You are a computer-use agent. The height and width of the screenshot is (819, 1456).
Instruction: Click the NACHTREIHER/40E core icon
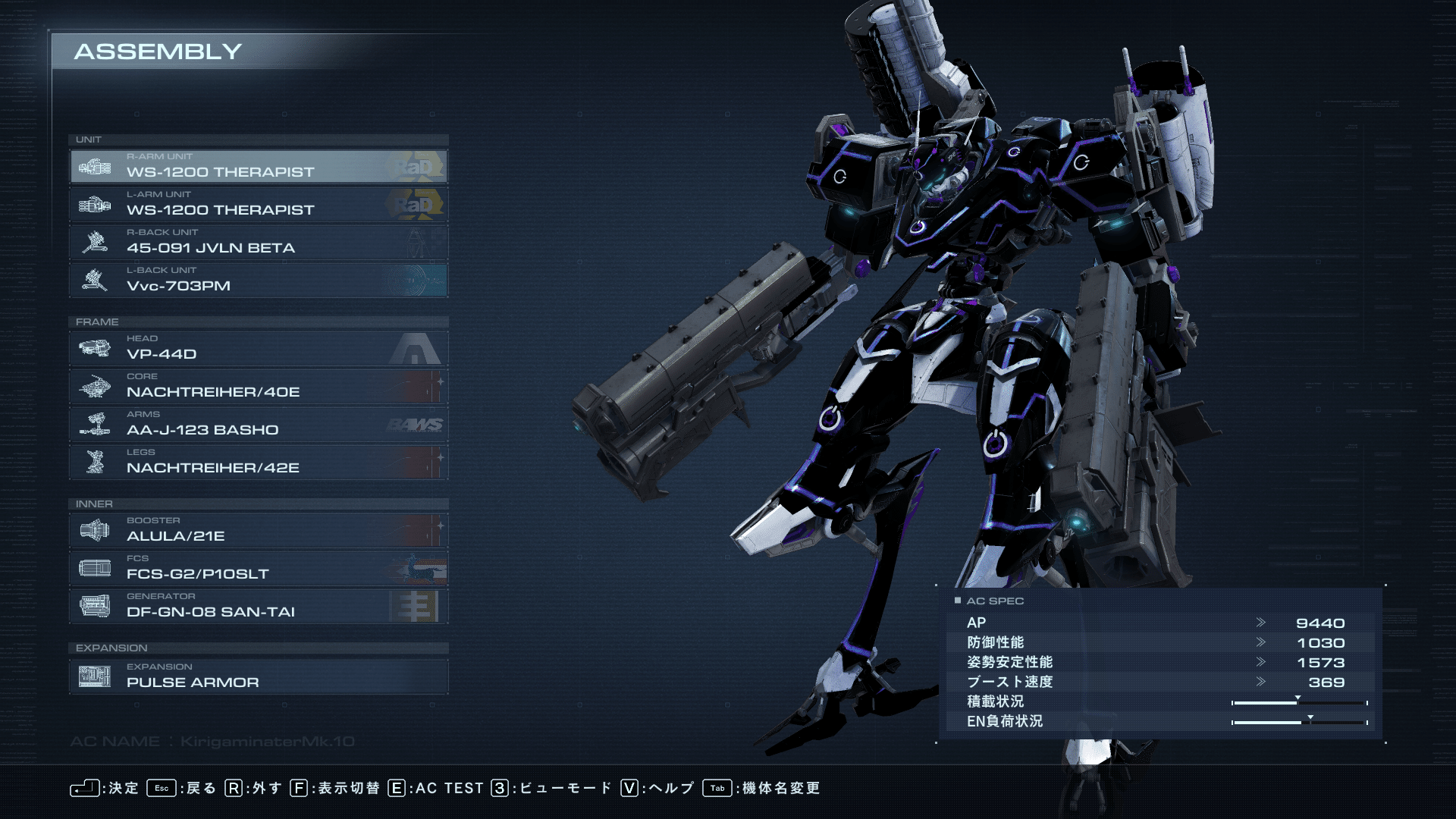97,386
